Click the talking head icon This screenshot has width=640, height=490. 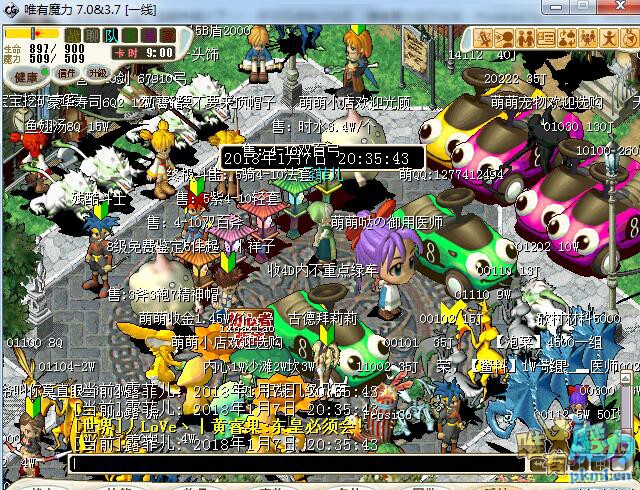pos(503,38)
